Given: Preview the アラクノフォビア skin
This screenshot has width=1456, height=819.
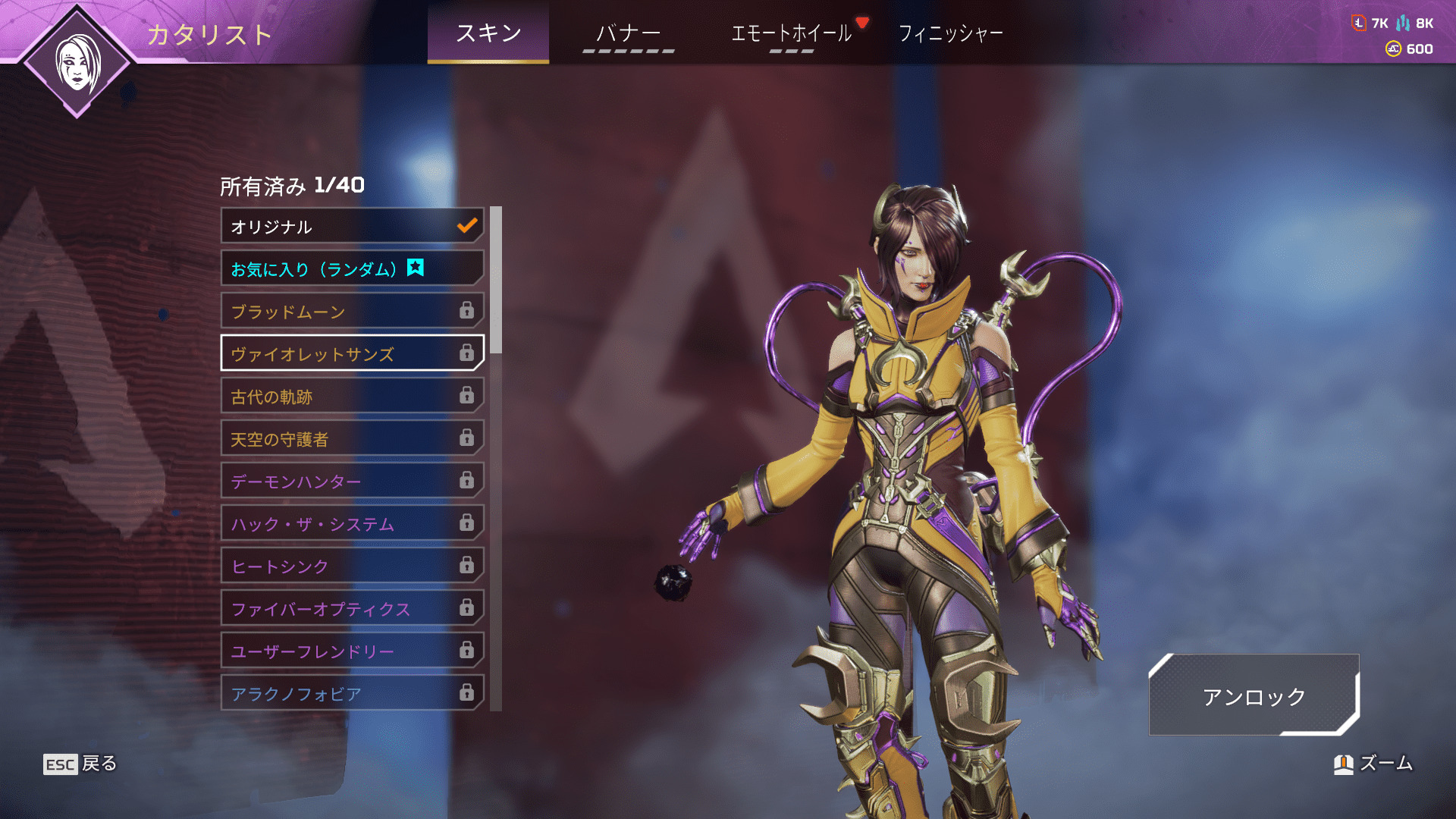Looking at the screenshot, I should (x=352, y=693).
